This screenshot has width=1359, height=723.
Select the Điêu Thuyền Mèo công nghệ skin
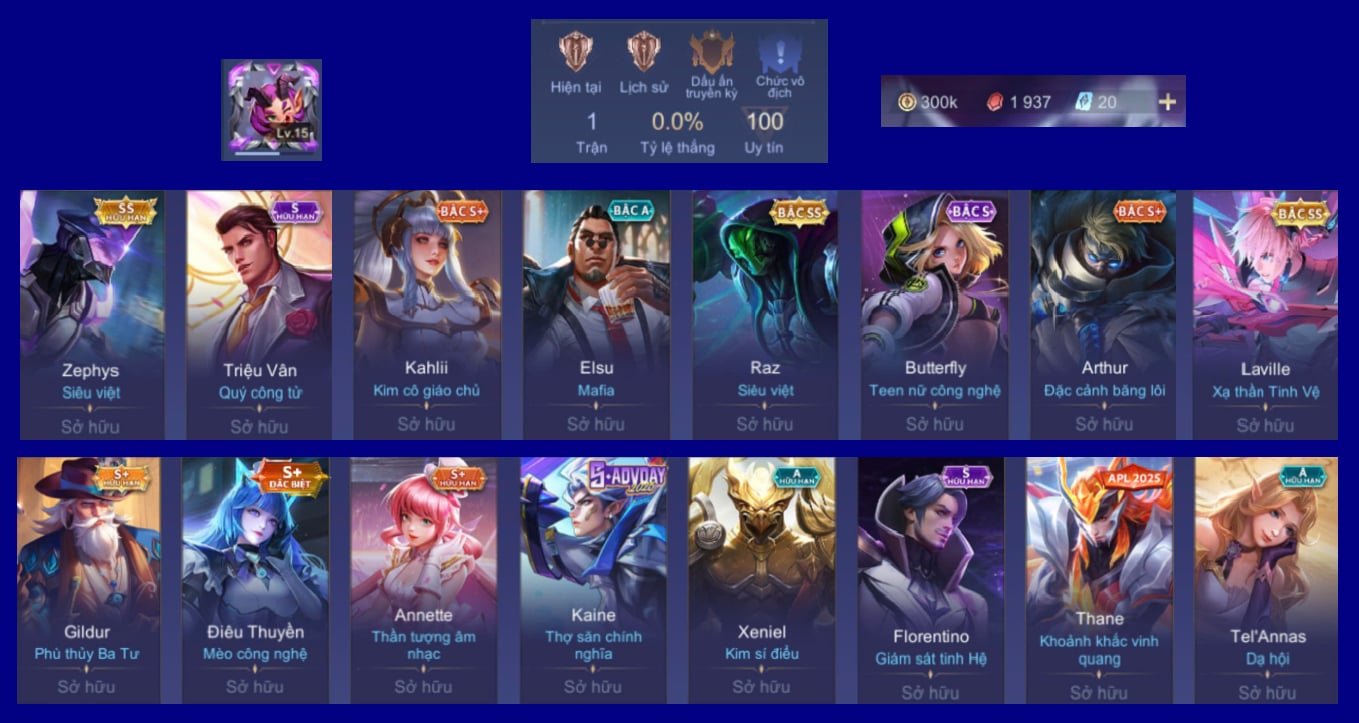[x=255, y=580]
